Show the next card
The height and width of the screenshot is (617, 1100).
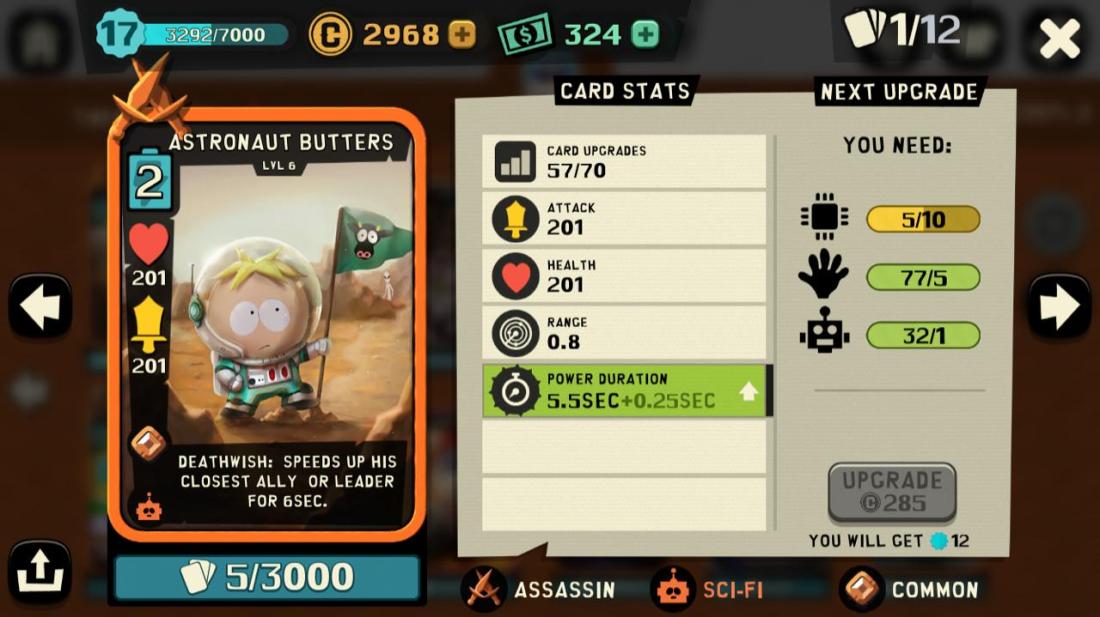click(1059, 307)
